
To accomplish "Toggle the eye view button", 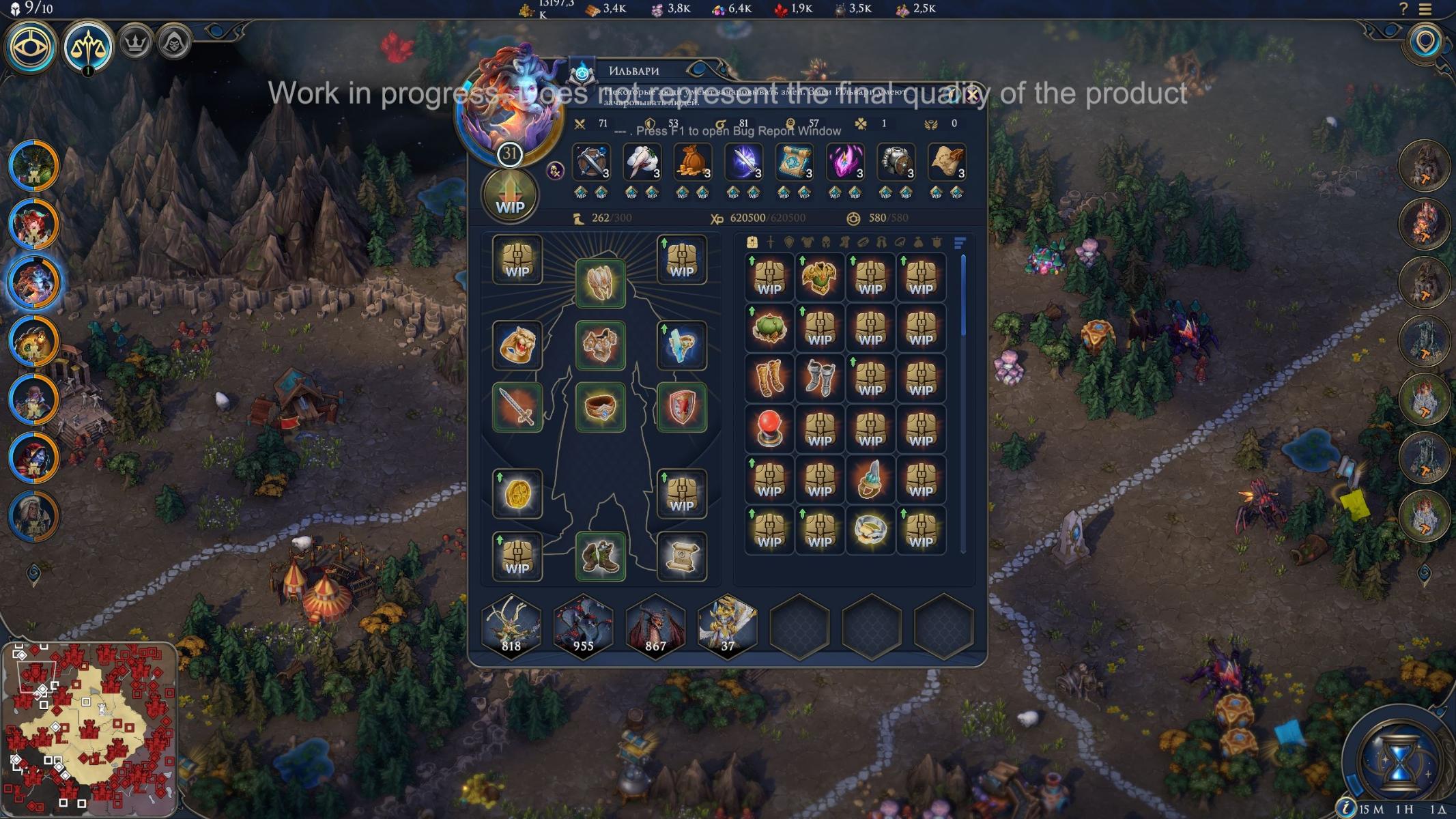I will point(30,46).
